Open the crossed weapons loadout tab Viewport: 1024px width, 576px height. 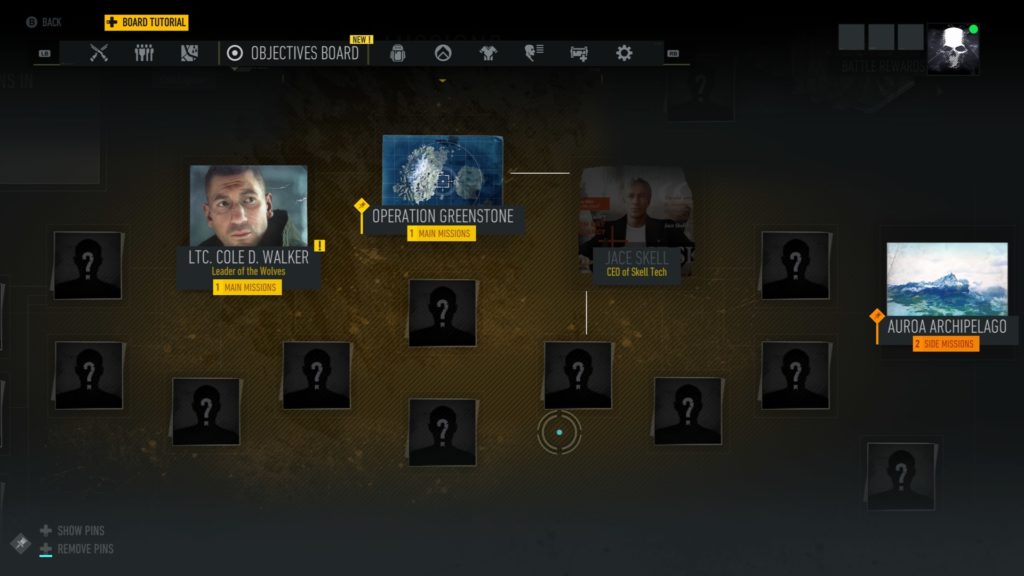pyautogui.click(x=98, y=53)
